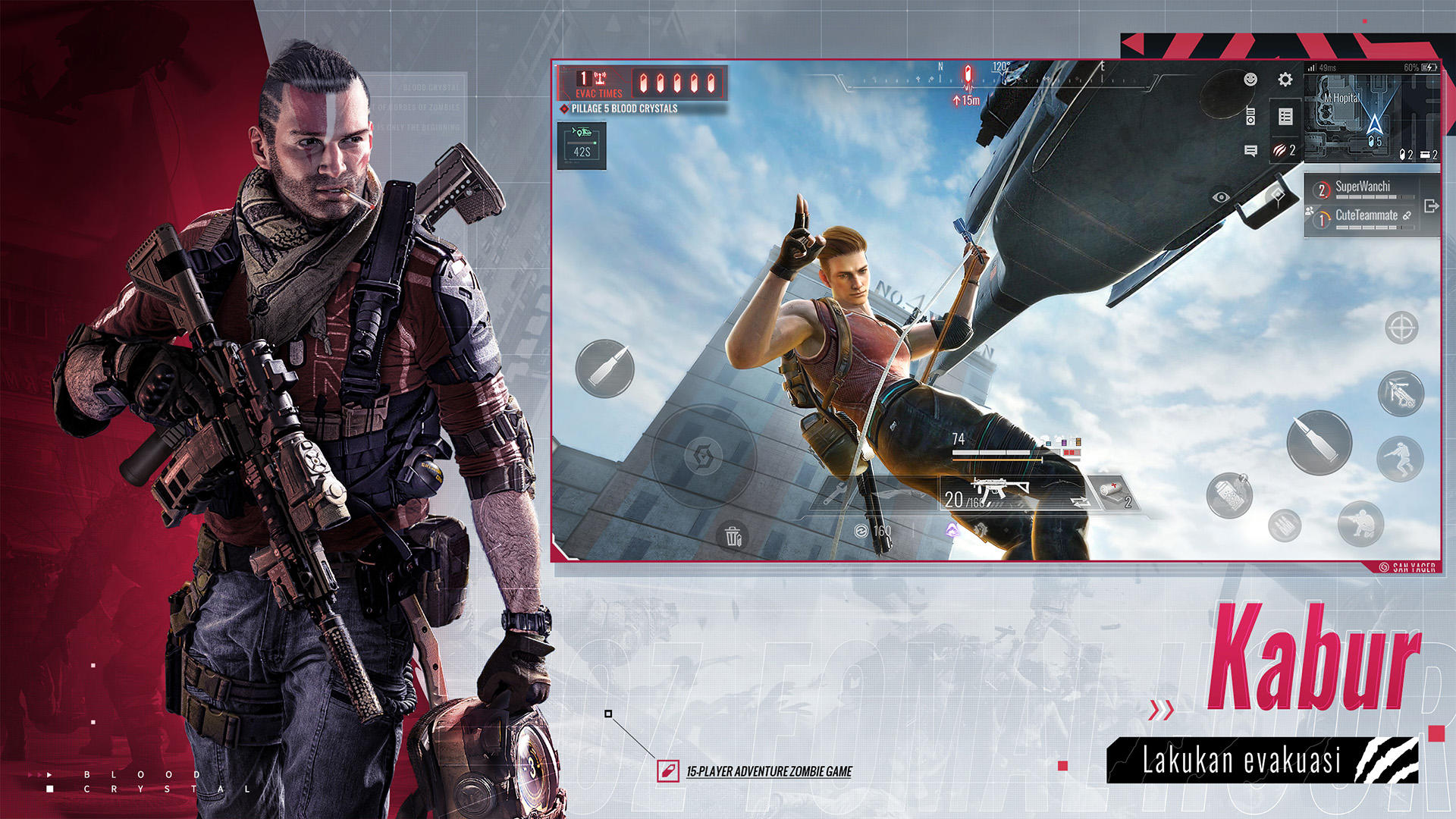
Task: Open the chat message bubble
Action: point(1250,152)
